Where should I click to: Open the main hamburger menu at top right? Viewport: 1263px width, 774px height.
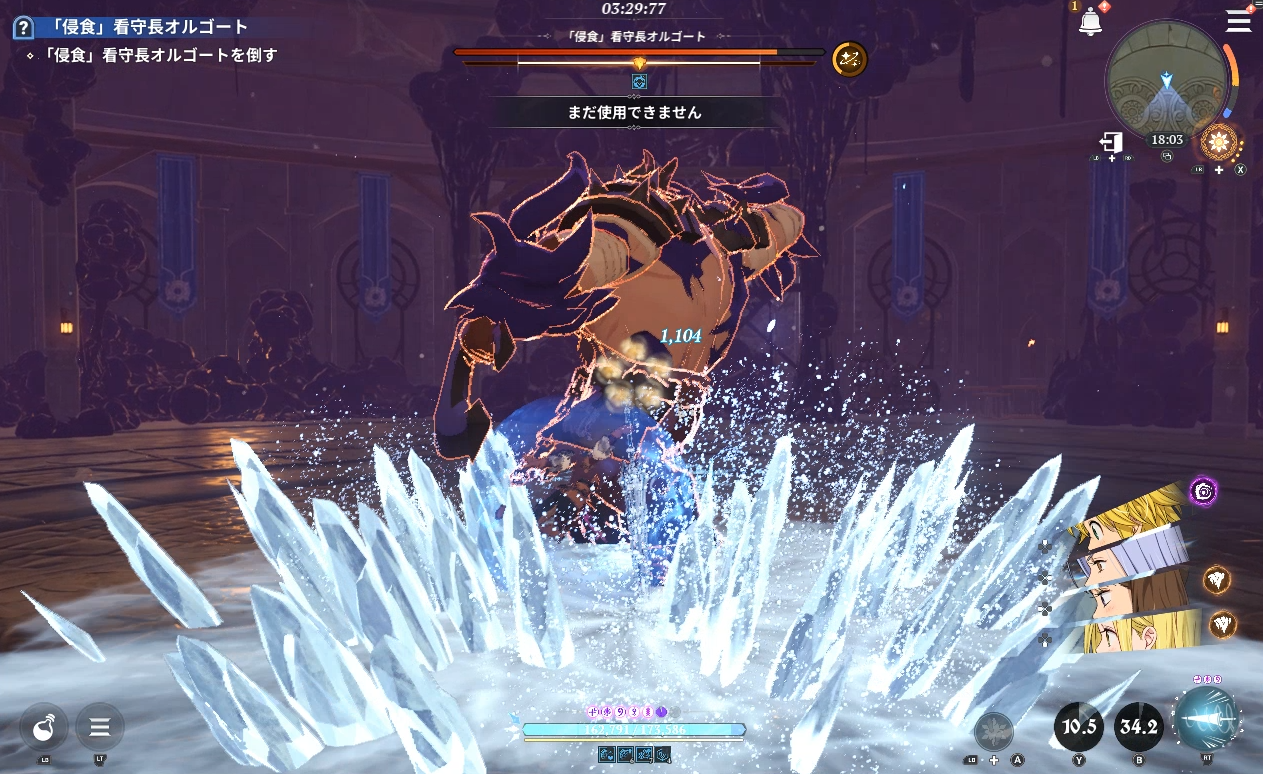tap(1238, 21)
